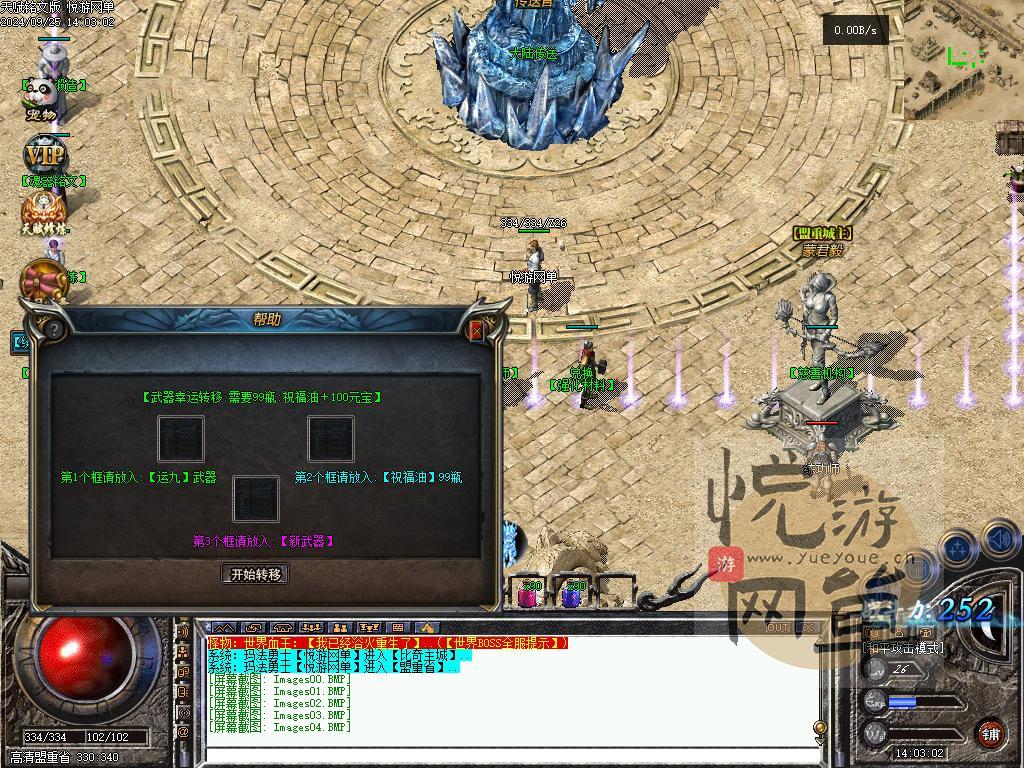Click the question mark help icon
Image resolution: width=1024 pixels, height=768 pixels.
tap(54, 329)
